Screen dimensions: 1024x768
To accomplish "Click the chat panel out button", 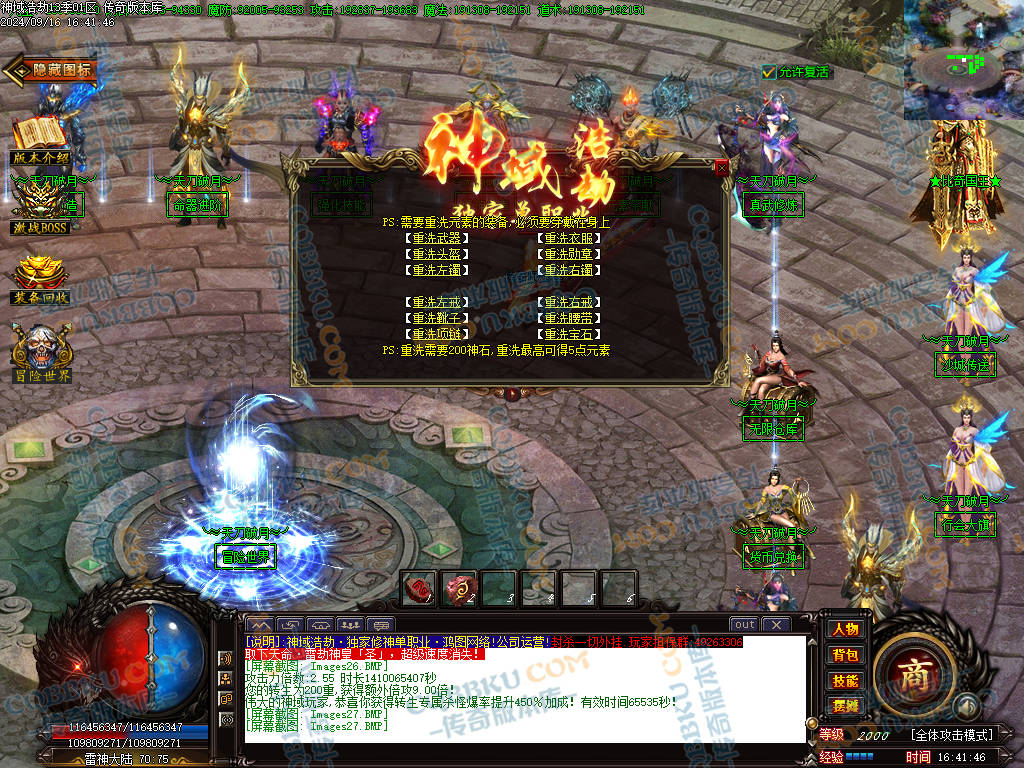I will coord(743,625).
